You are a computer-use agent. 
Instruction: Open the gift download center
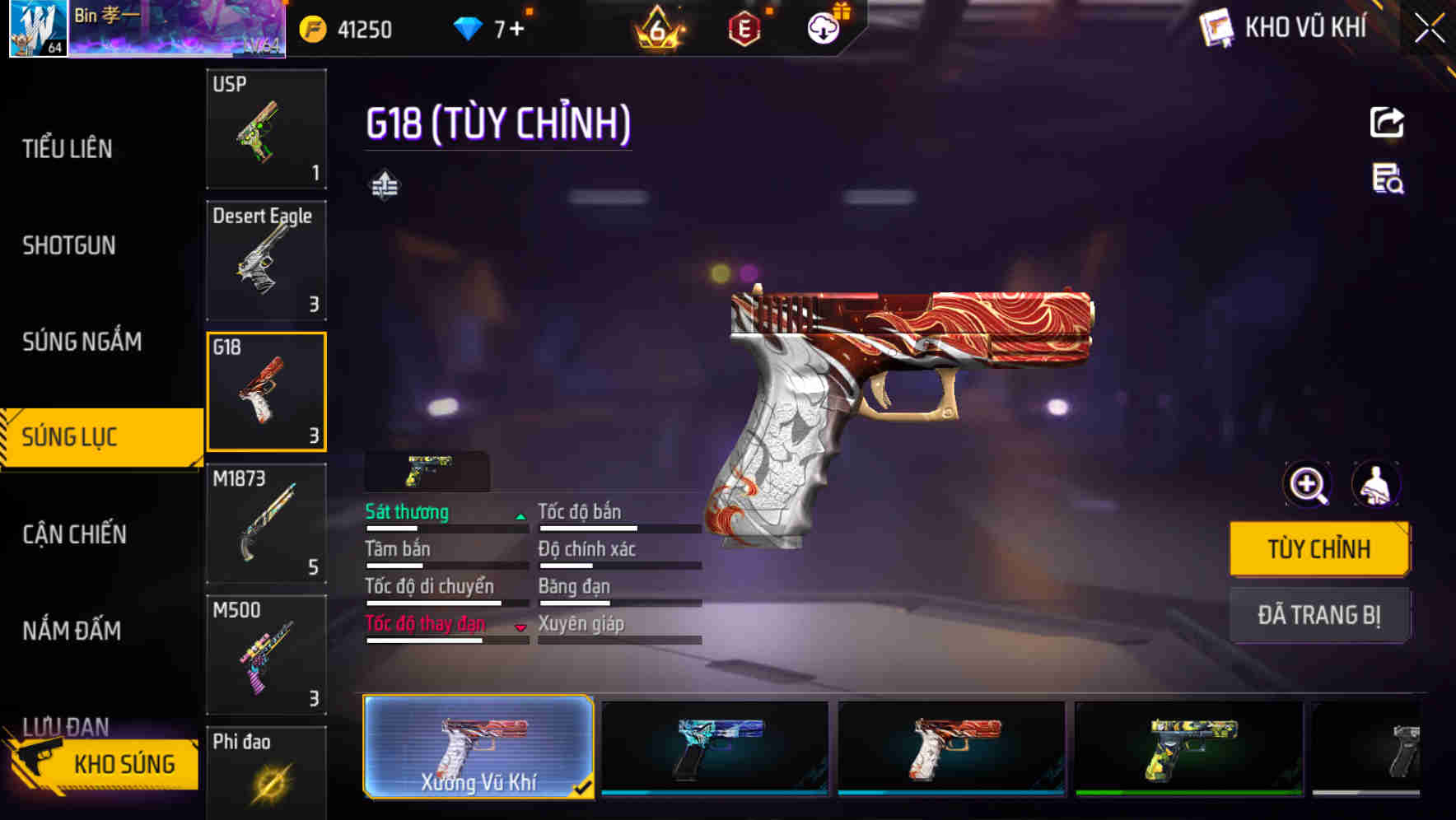point(822,27)
